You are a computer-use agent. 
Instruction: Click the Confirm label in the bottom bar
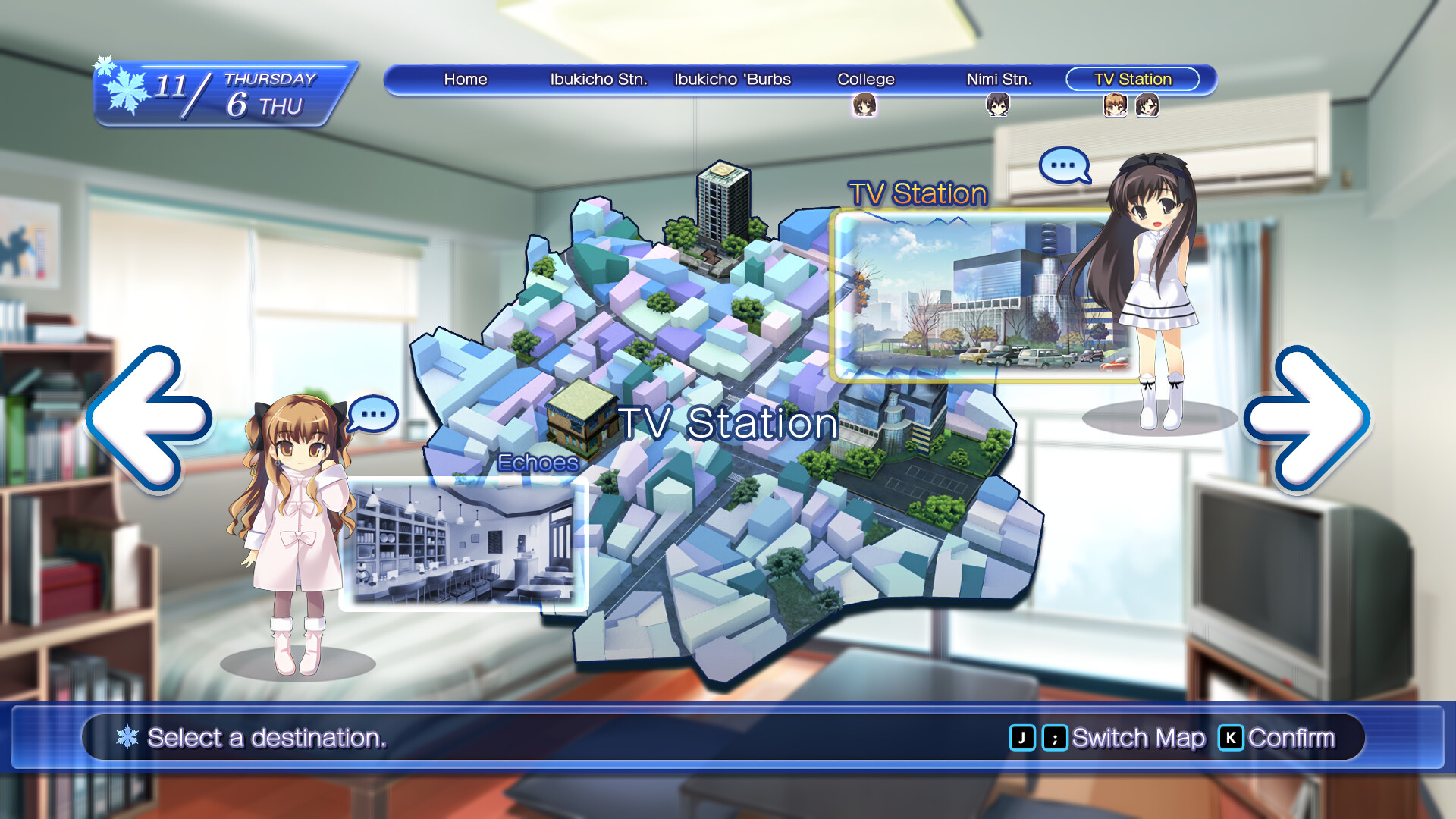coord(1294,736)
